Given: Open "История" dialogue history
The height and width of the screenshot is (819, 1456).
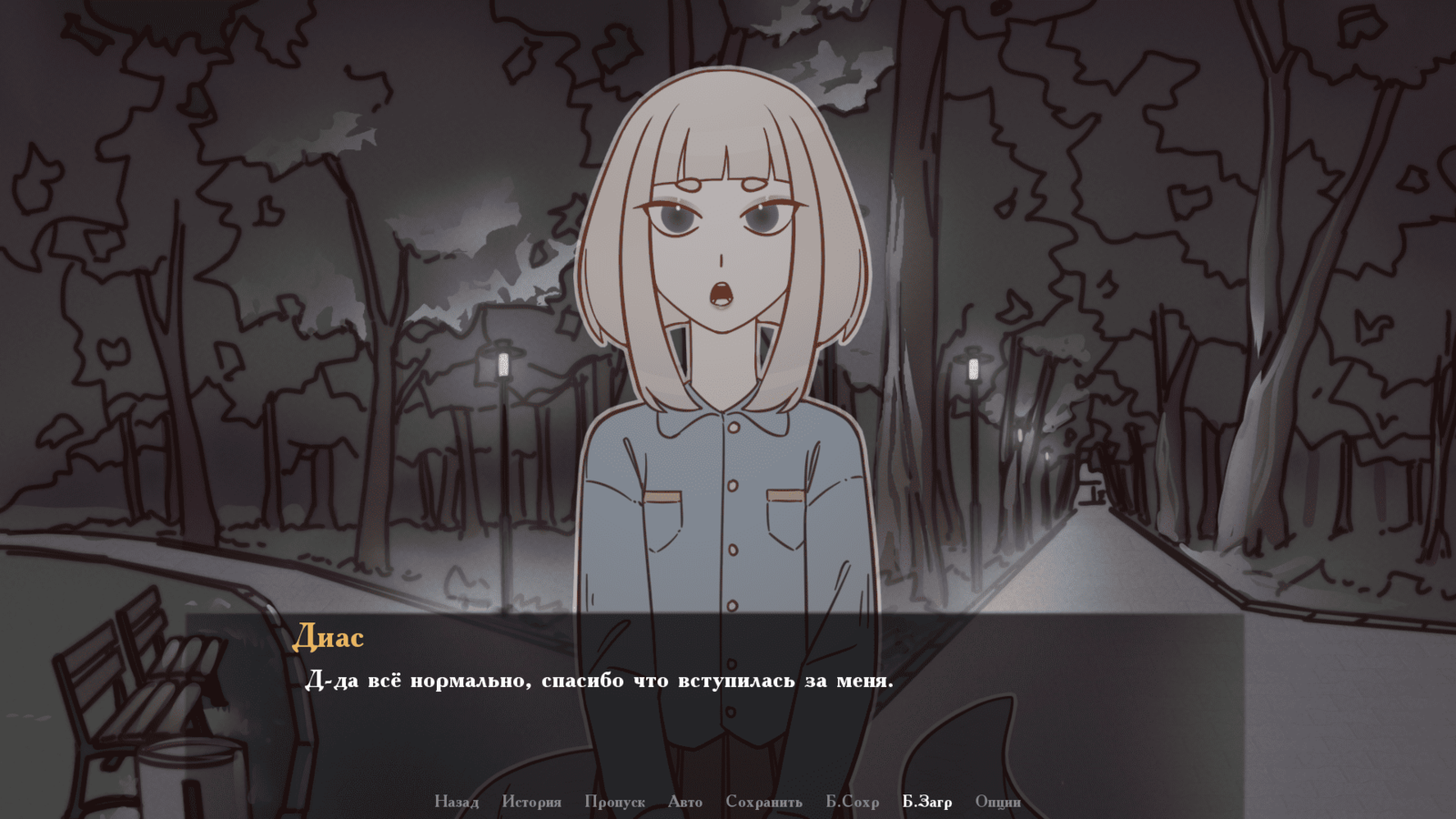Looking at the screenshot, I should (532, 802).
